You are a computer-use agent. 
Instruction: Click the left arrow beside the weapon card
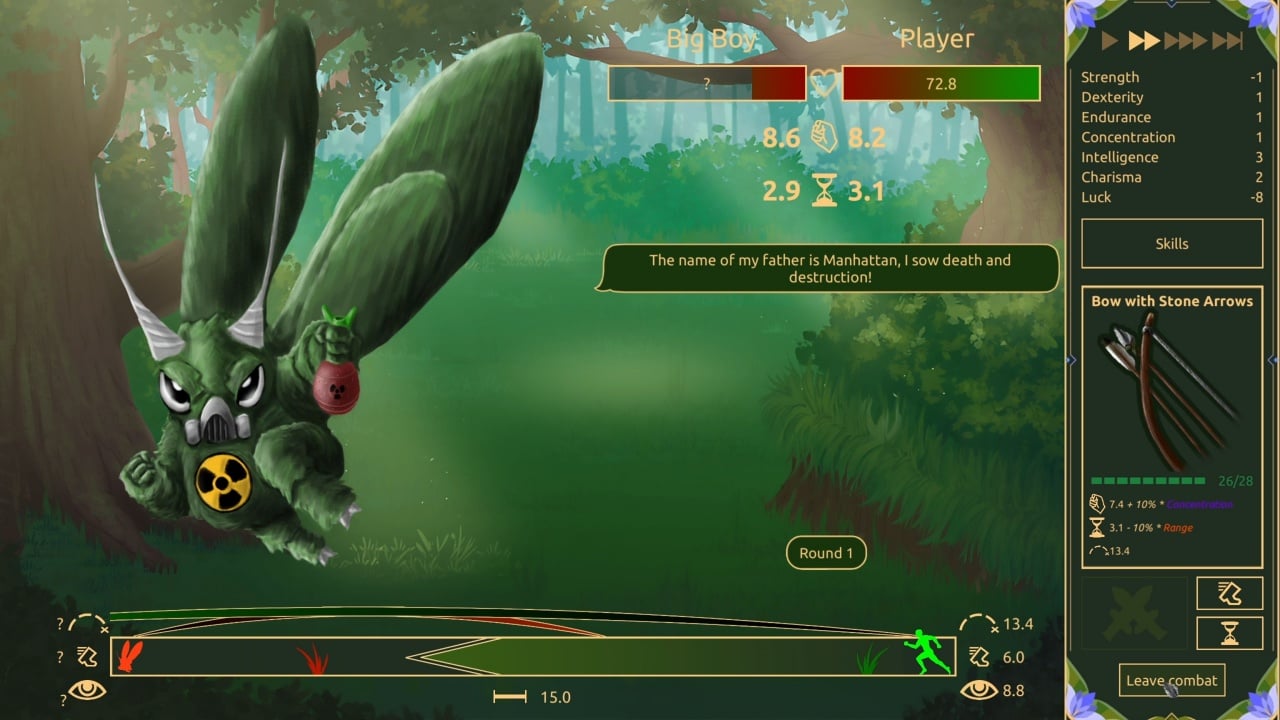tap(1071, 360)
